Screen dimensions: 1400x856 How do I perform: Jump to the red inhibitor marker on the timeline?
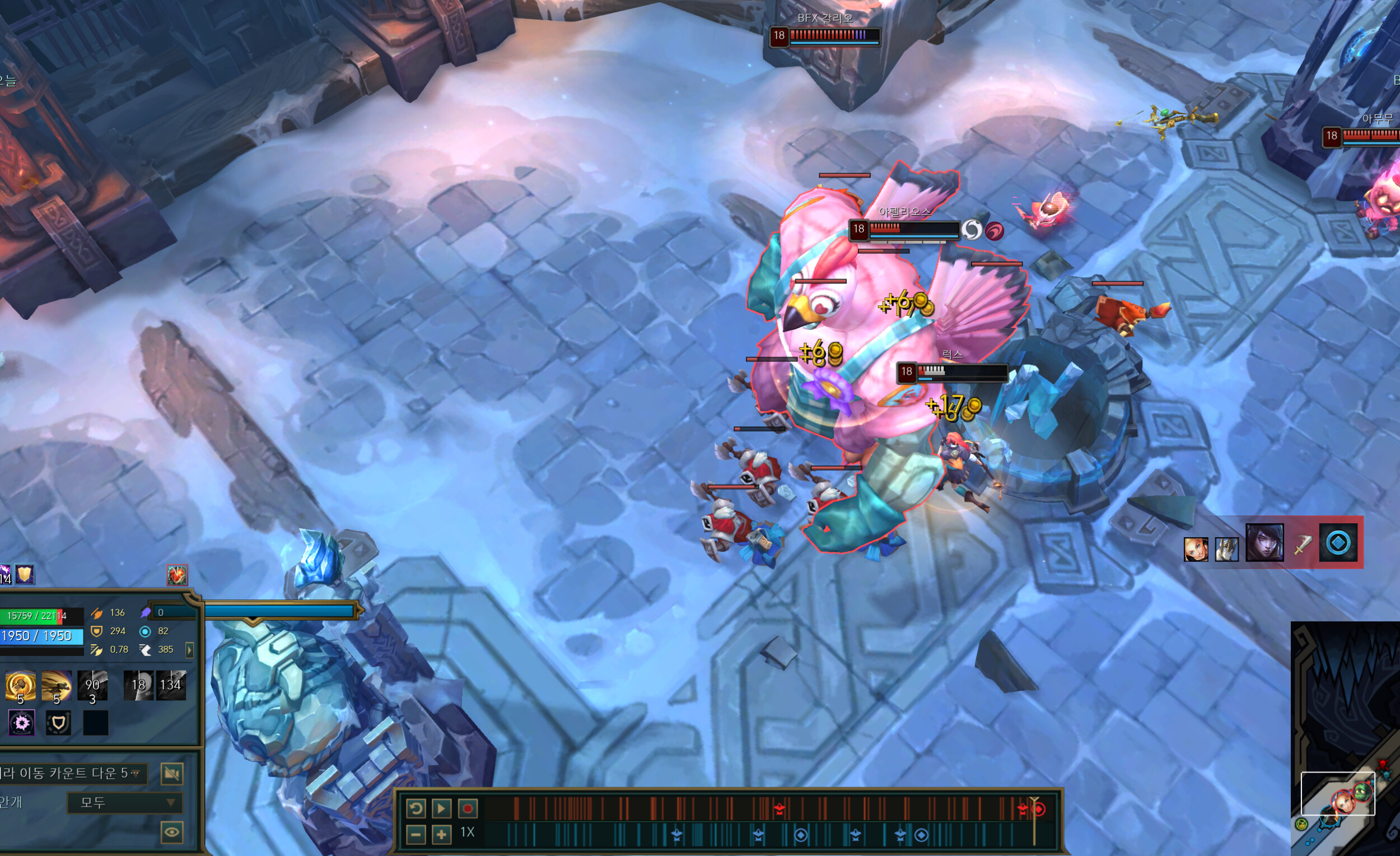1039,809
